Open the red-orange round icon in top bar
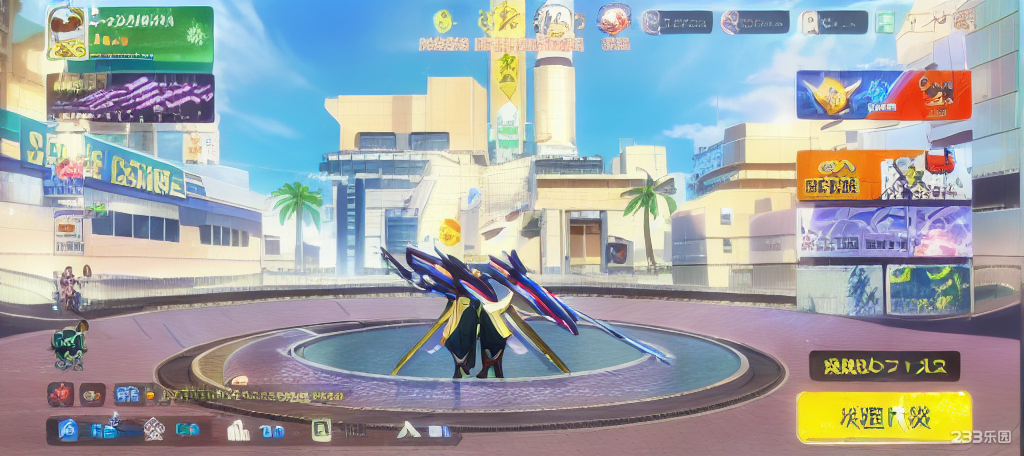1024x456 pixels. [x=613, y=20]
